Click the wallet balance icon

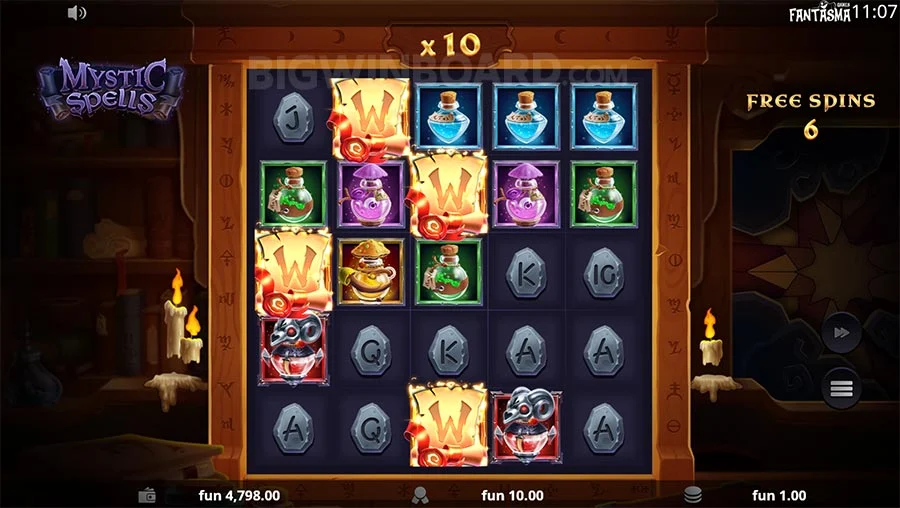[147, 495]
